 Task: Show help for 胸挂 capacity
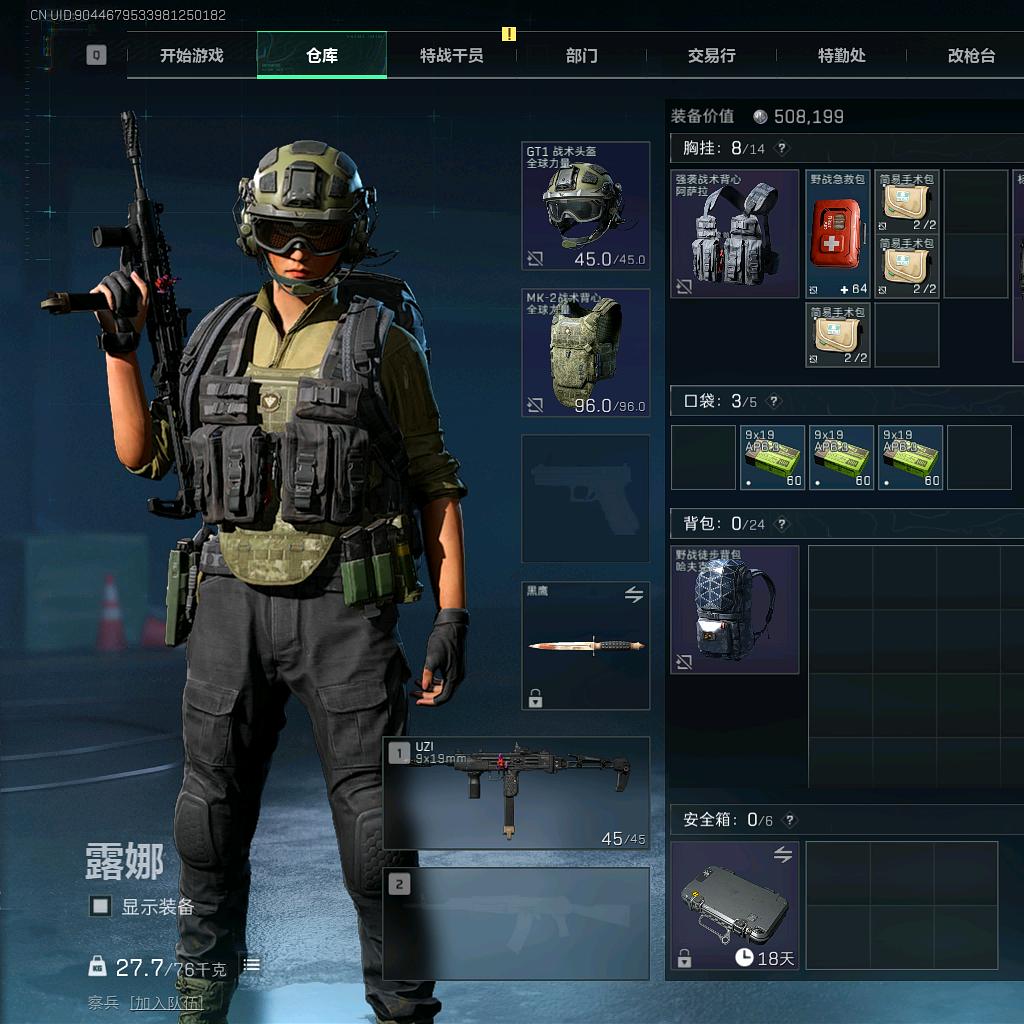click(782, 149)
